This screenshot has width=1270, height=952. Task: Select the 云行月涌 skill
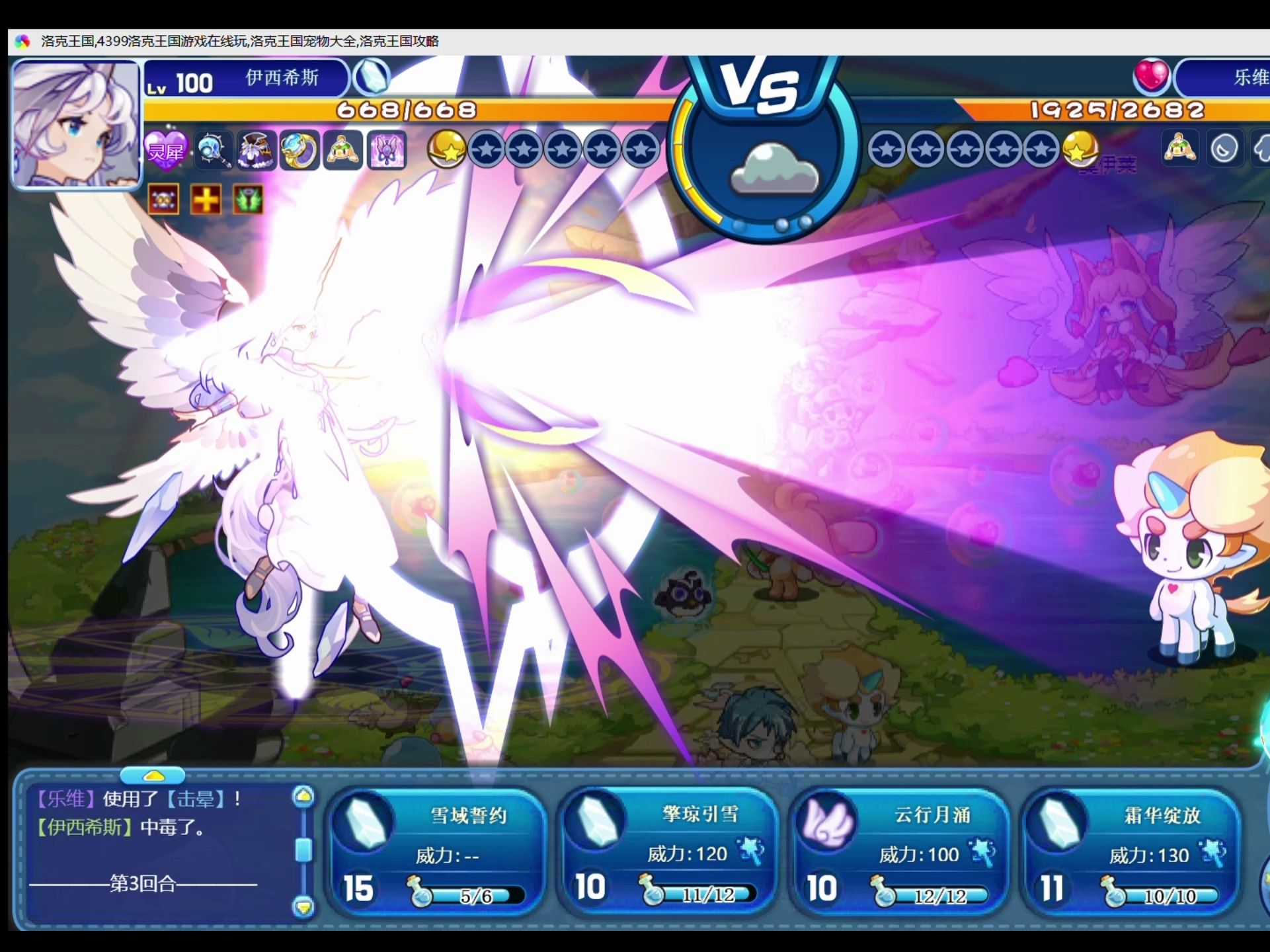coord(899,852)
